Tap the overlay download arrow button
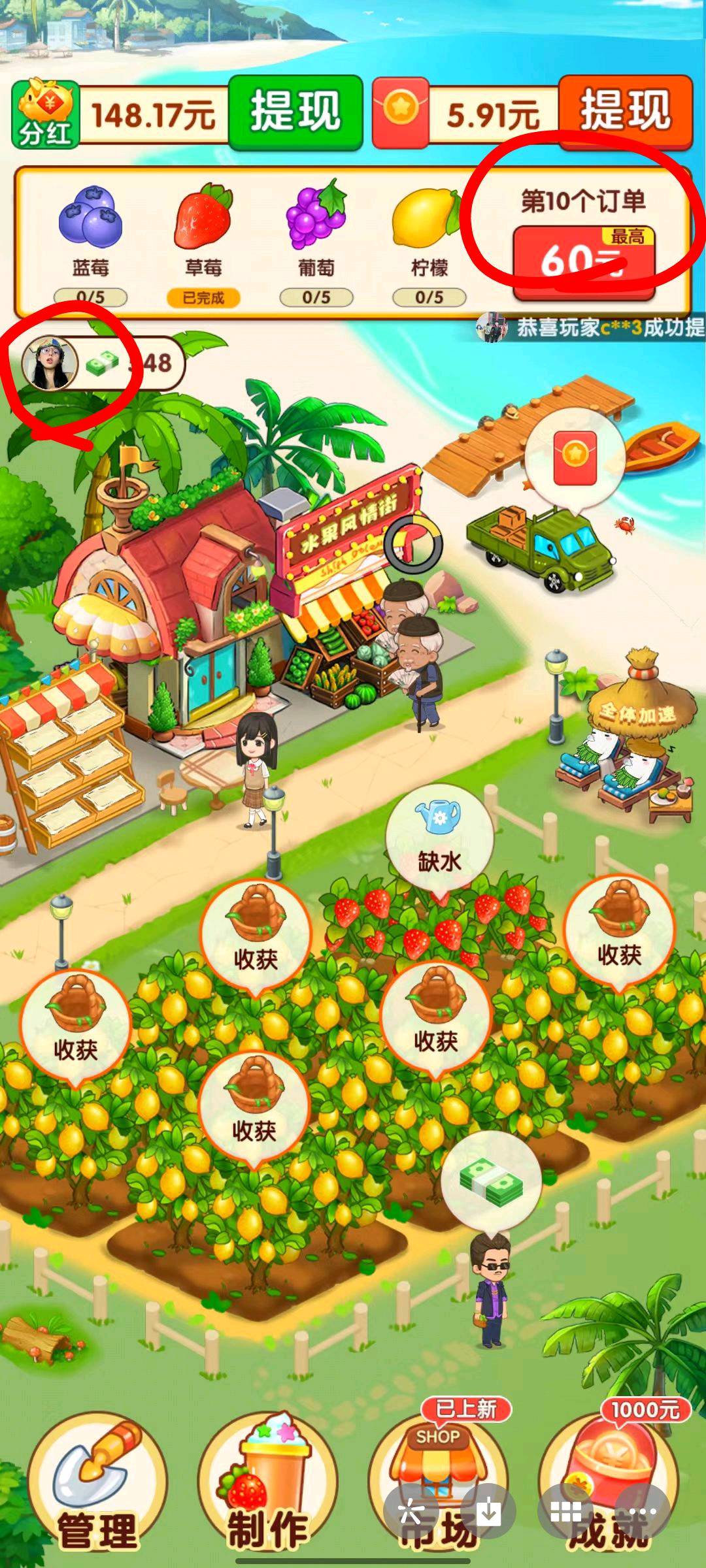 click(x=488, y=1511)
